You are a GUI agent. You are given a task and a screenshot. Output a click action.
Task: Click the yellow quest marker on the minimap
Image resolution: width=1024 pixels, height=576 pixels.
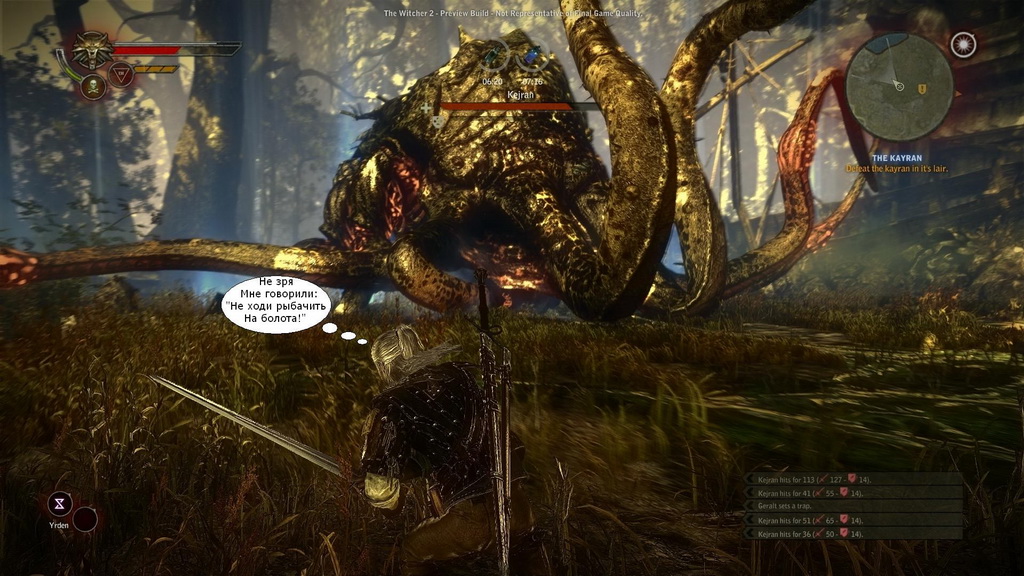pyautogui.click(x=922, y=89)
